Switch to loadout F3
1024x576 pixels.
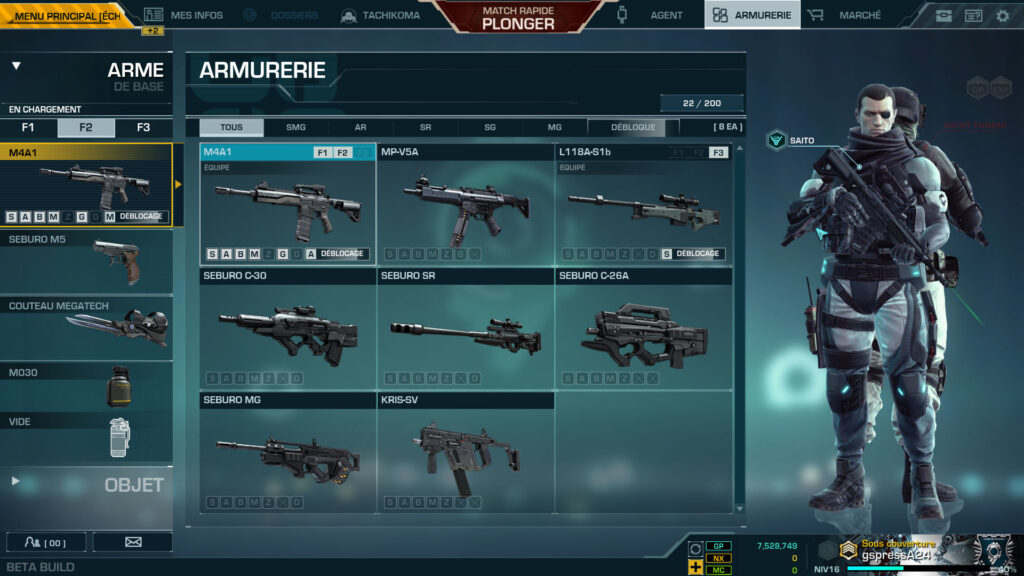(143, 128)
